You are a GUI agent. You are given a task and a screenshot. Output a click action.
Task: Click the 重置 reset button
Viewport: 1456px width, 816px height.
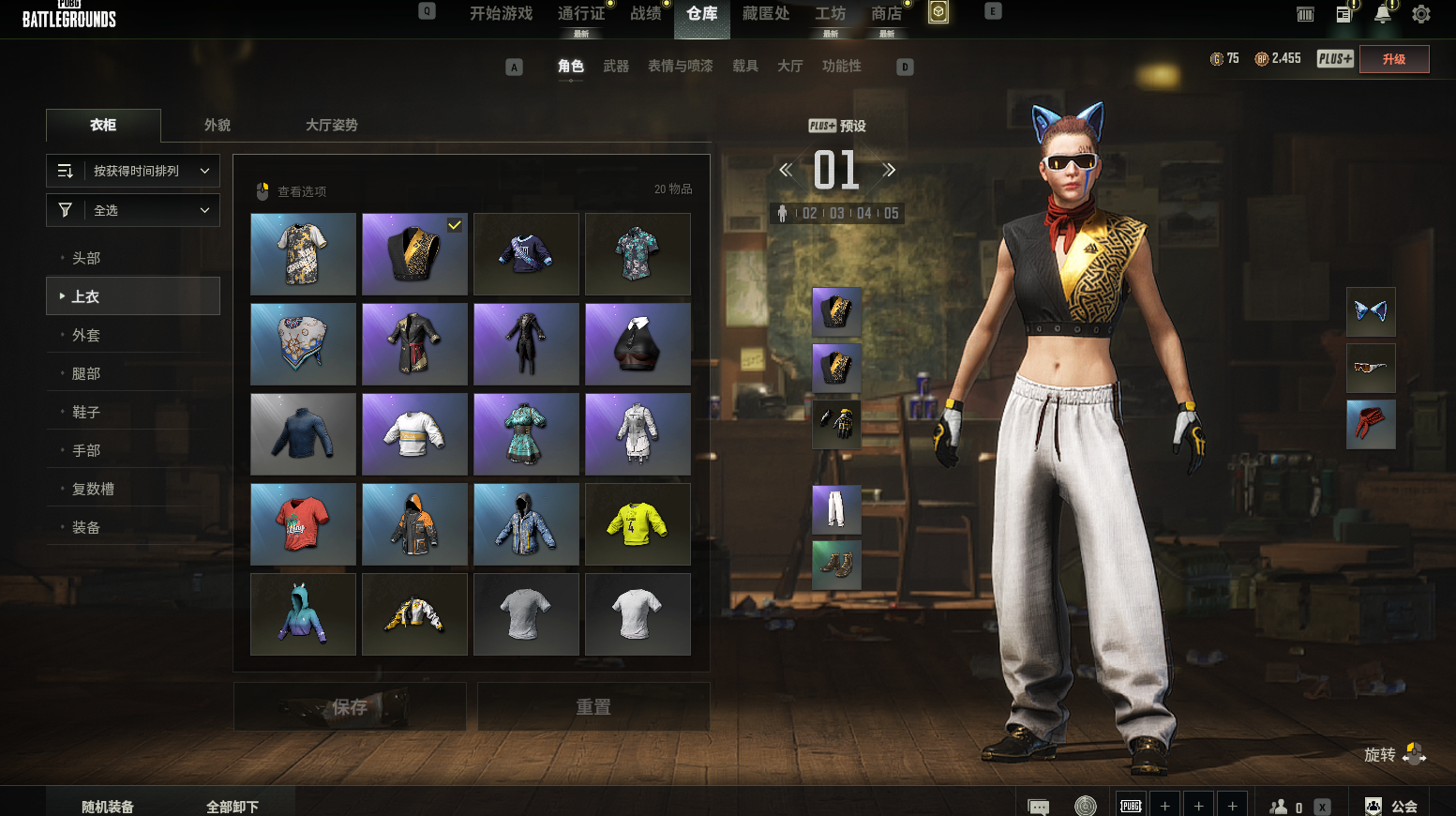point(593,707)
